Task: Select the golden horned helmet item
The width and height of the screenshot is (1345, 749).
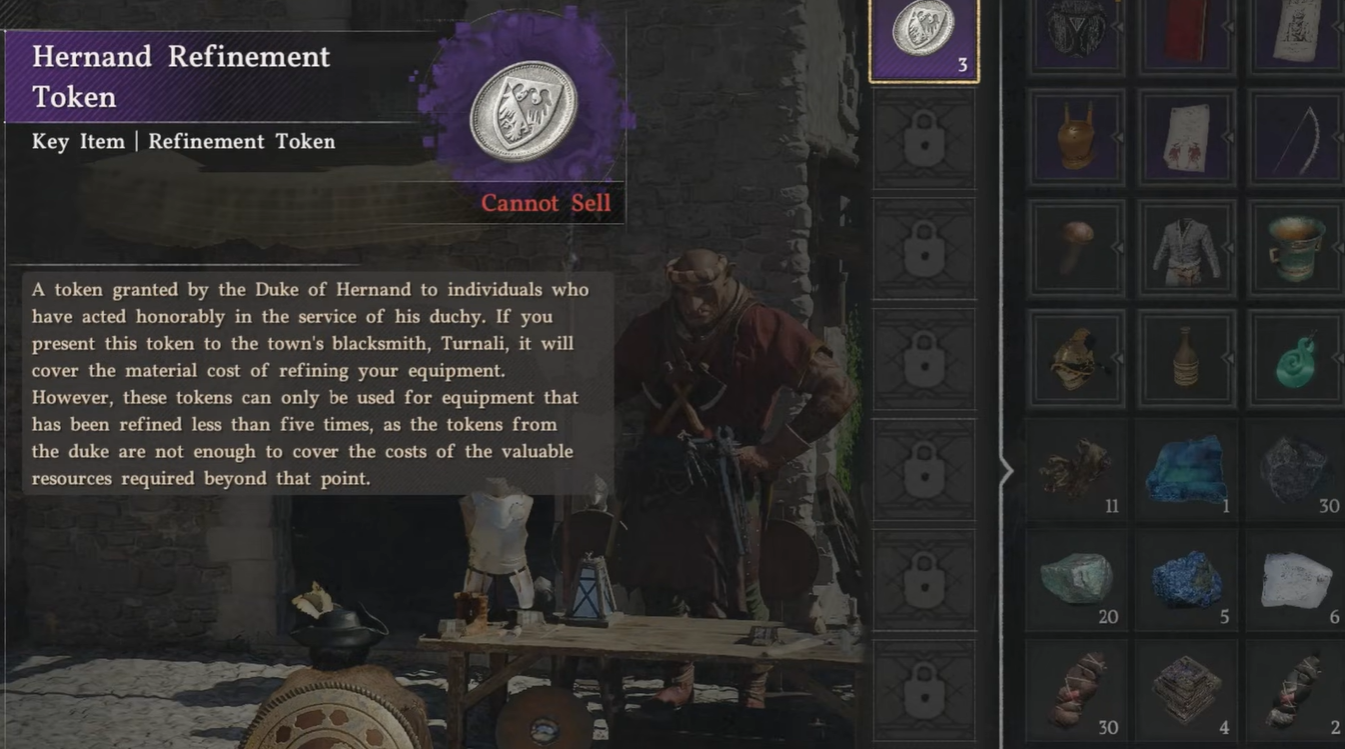Action: (1077, 137)
